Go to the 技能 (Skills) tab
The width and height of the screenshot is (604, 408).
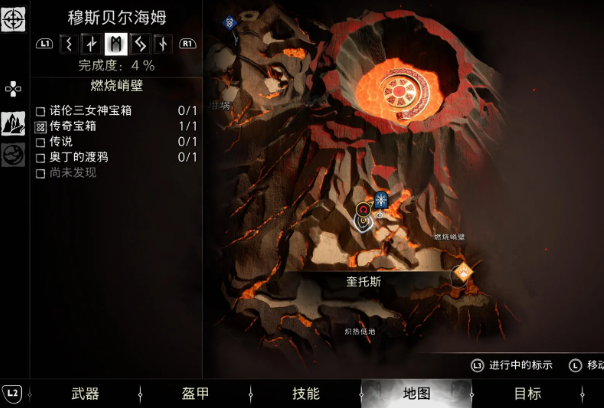pos(305,393)
